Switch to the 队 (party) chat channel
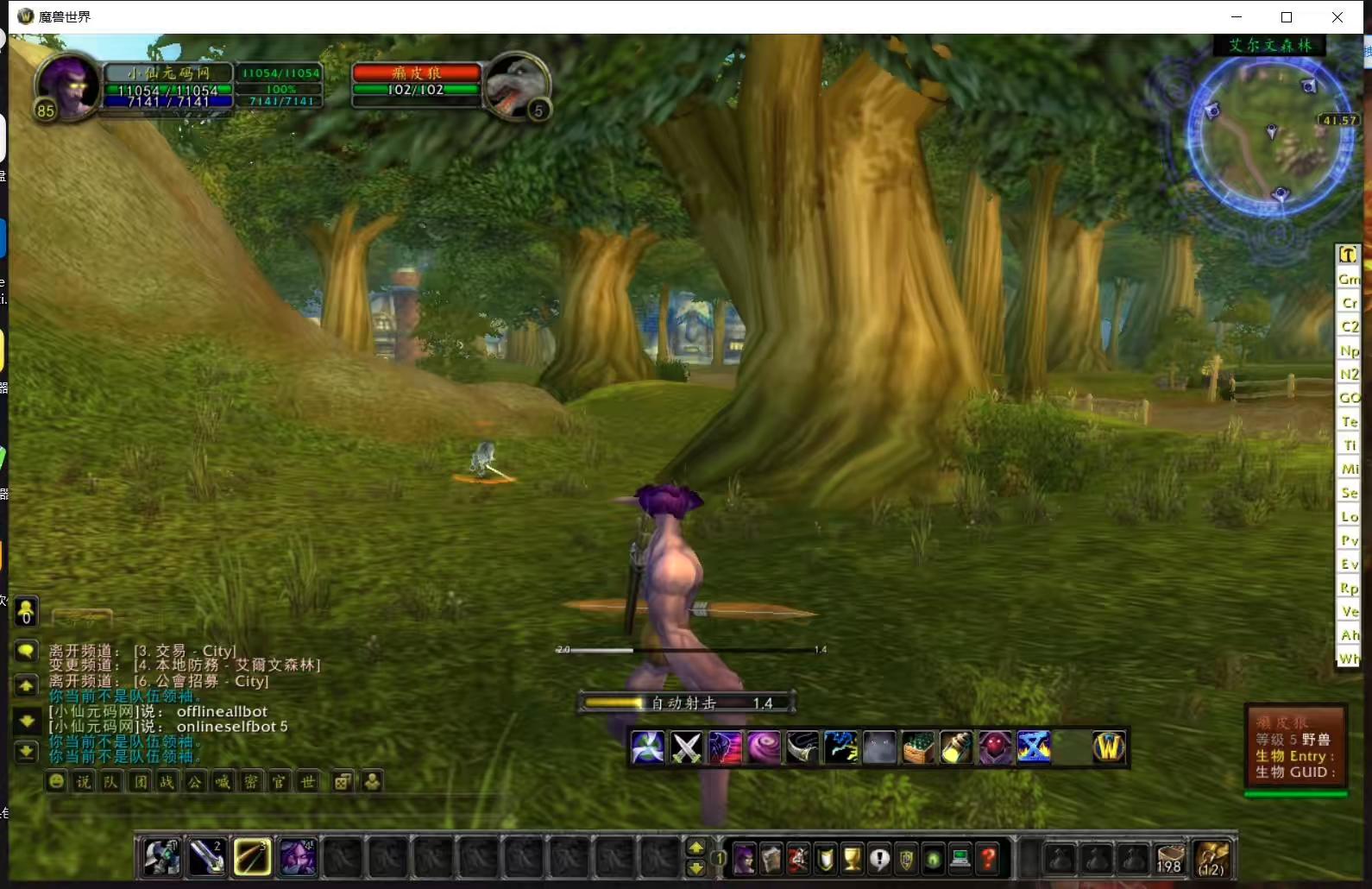The height and width of the screenshot is (889, 1372). (x=111, y=782)
